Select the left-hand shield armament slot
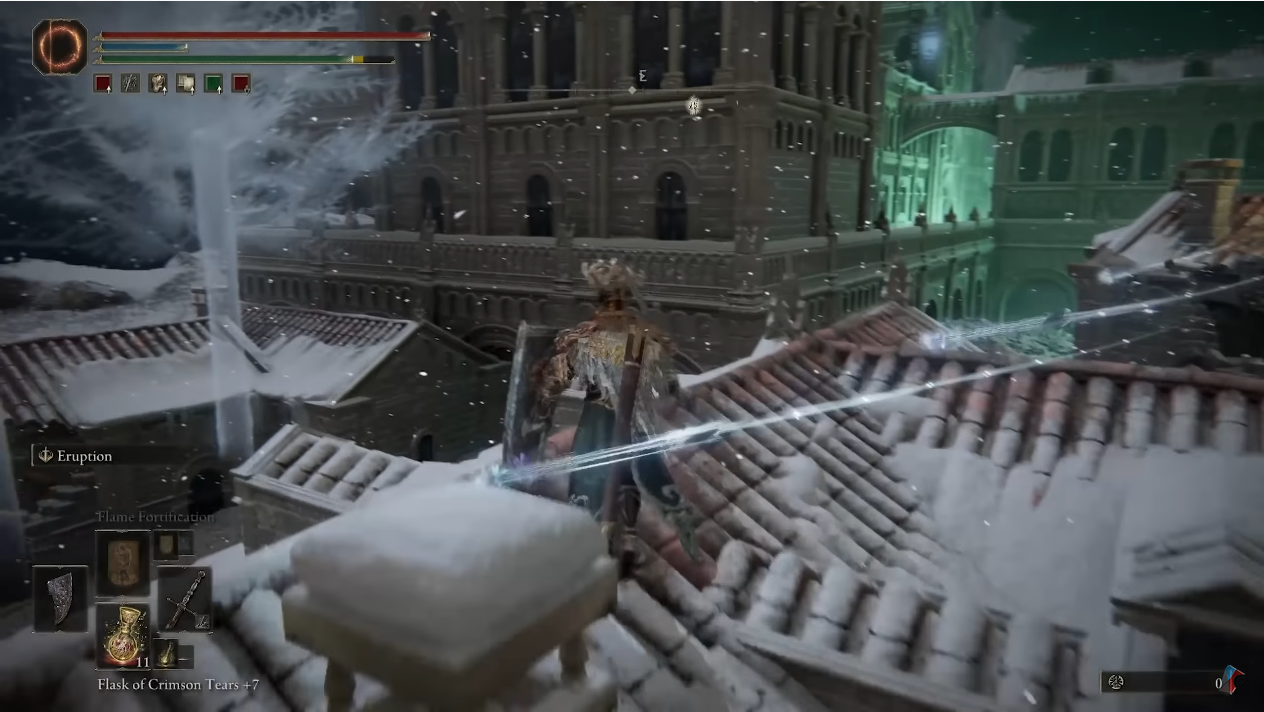The image size is (1264, 712). [x=60, y=598]
